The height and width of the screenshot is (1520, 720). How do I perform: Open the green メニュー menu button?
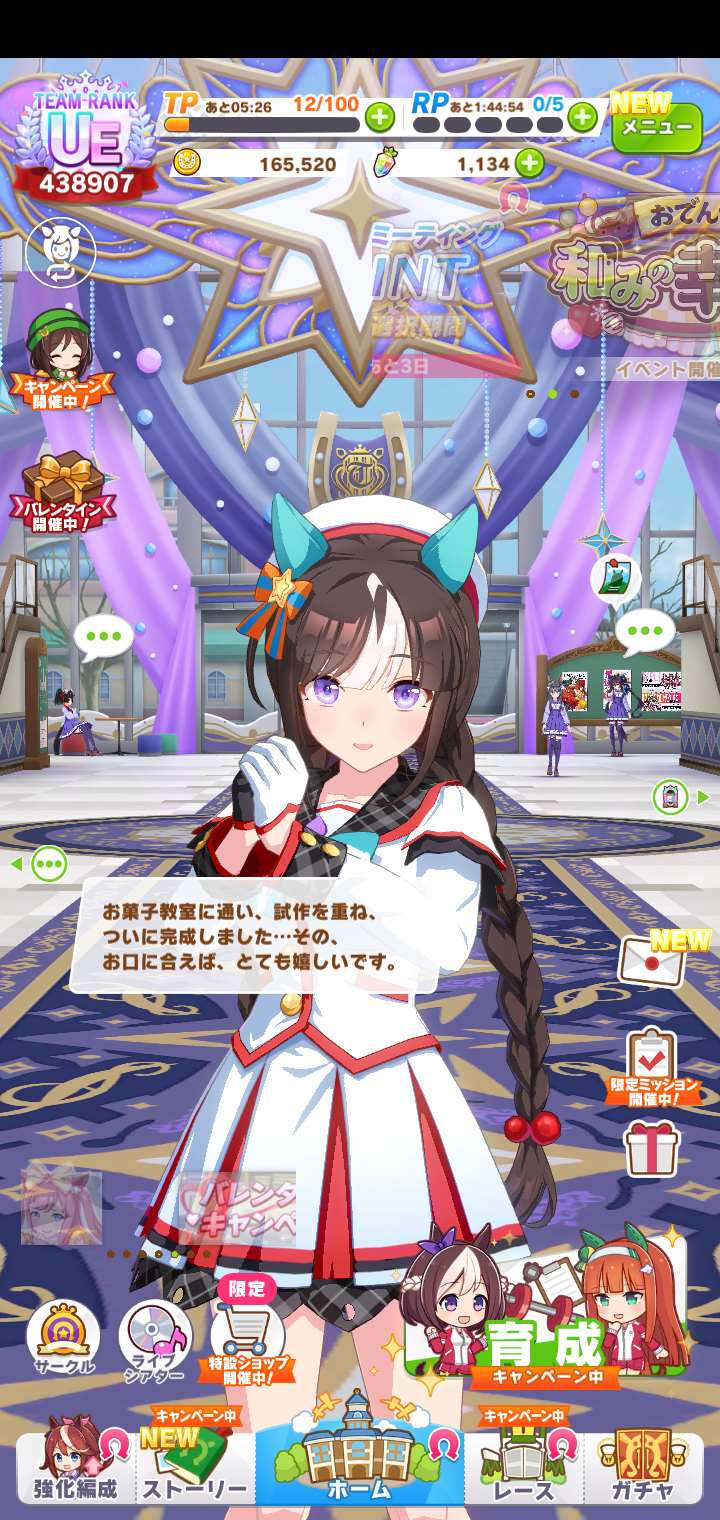[657, 127]
